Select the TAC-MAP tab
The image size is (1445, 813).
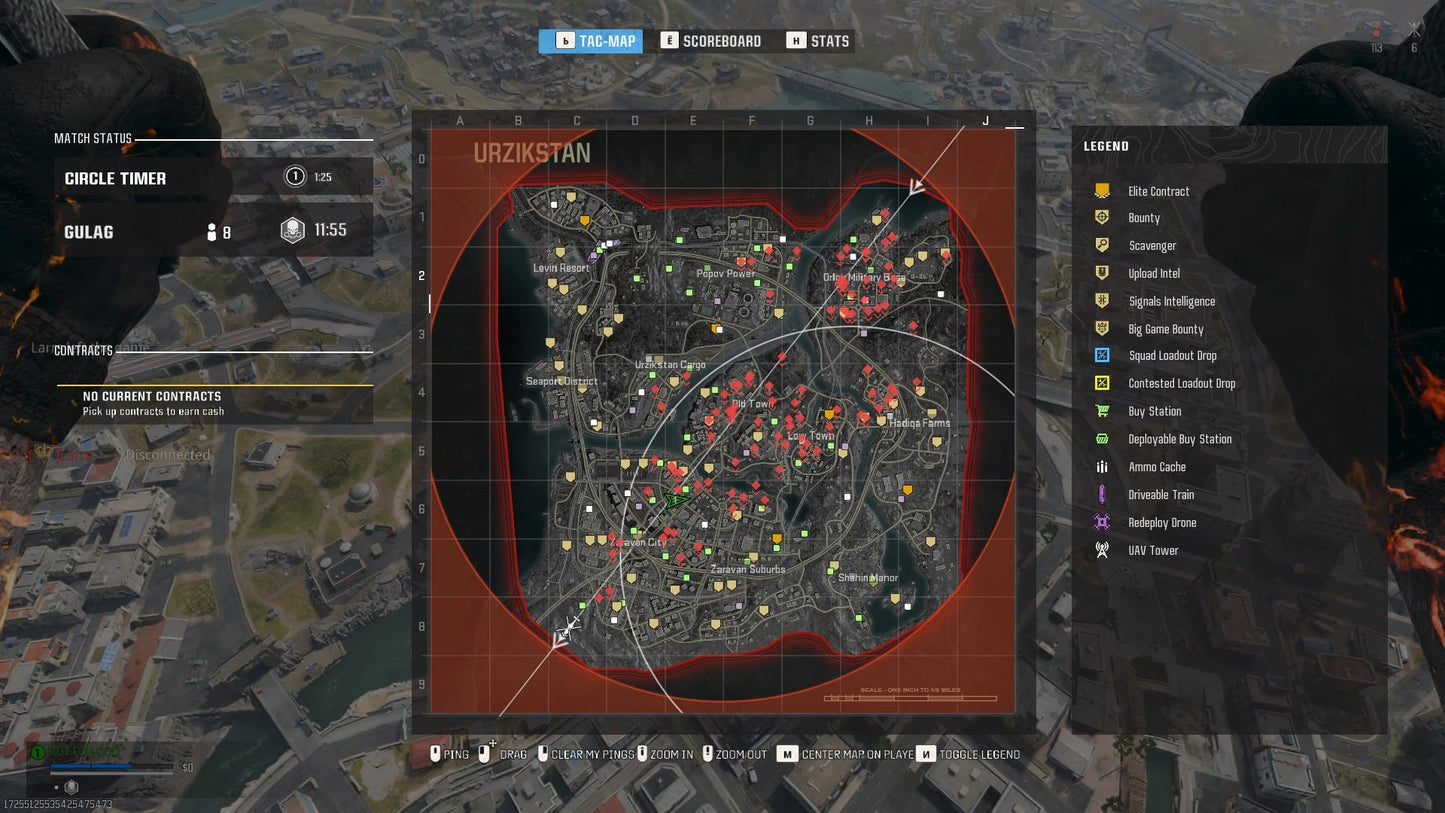590,40
